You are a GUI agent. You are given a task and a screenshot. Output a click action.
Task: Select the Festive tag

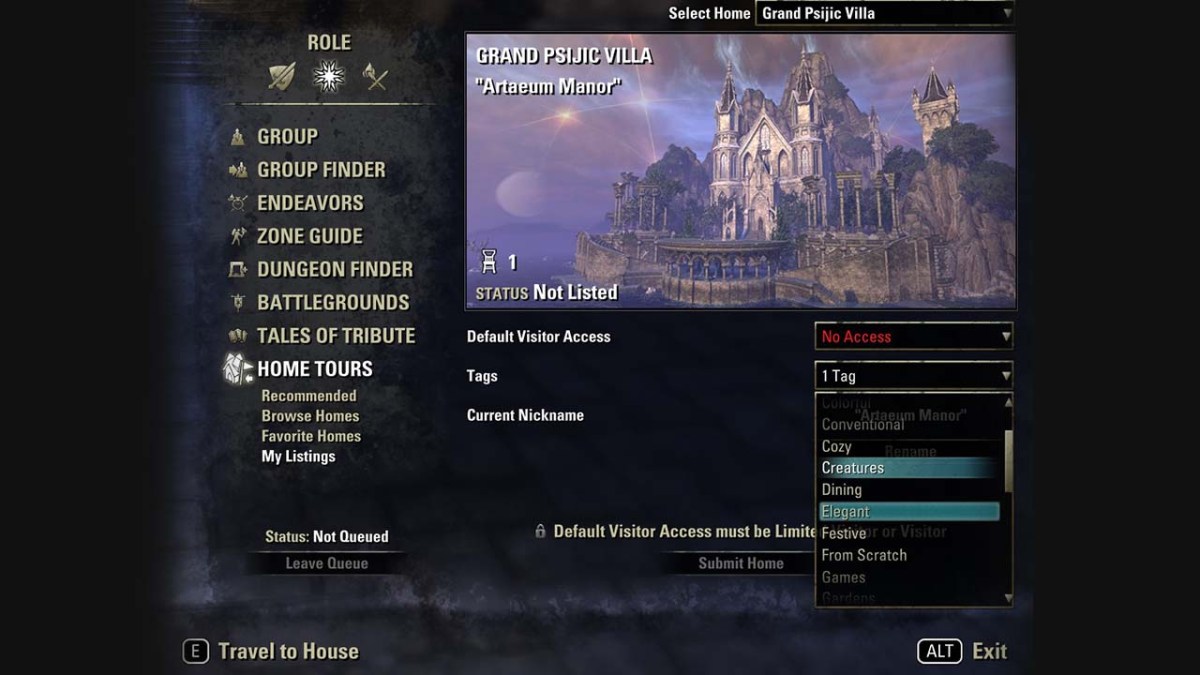tap(844, 534)
